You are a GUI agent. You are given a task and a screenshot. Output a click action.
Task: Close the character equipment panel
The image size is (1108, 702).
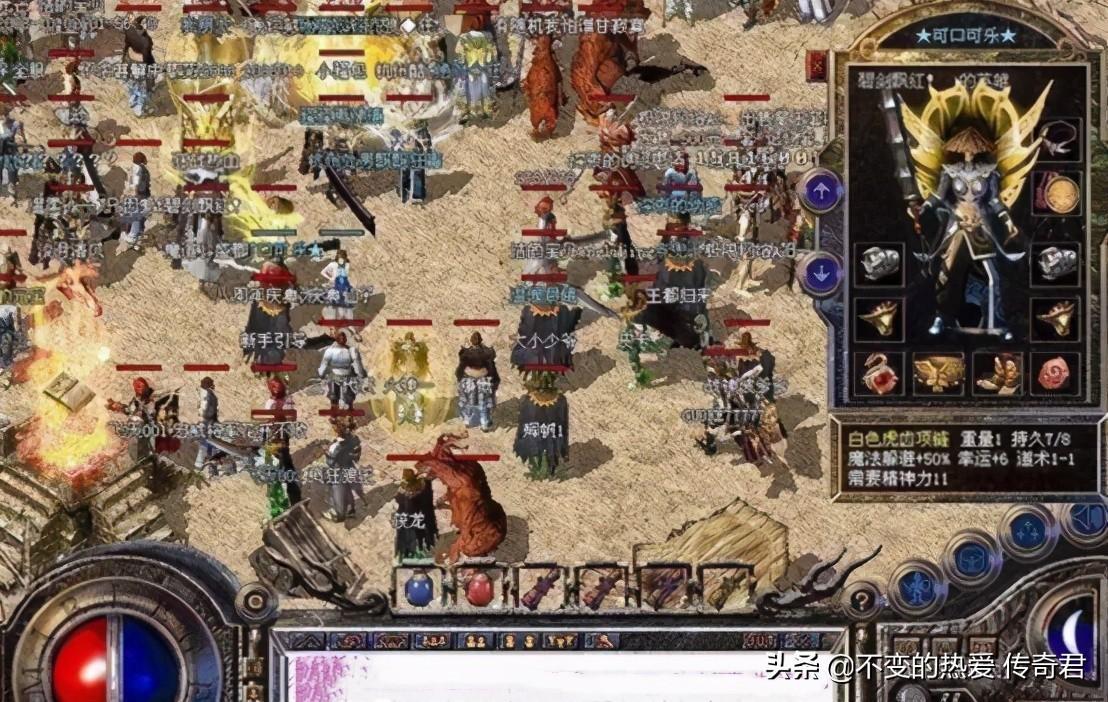[x=817, y=66]
